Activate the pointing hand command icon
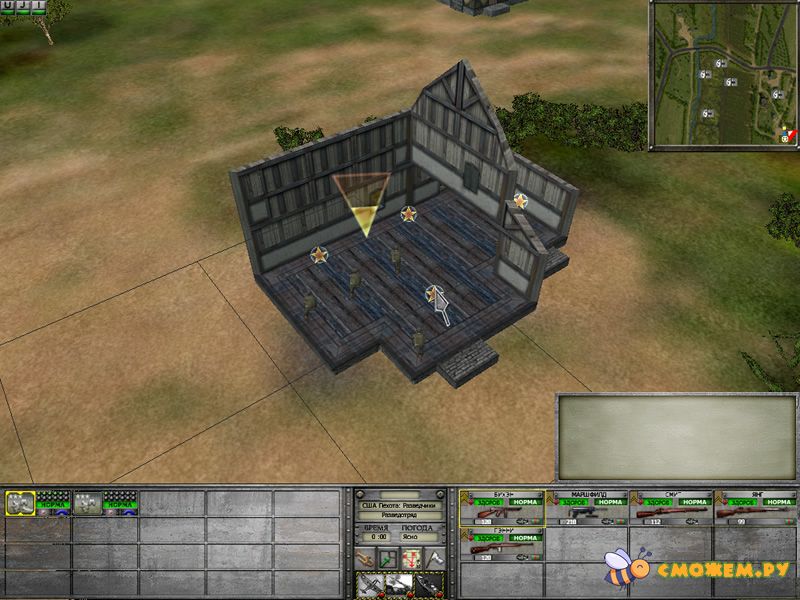800x600 pixels. pos(364,557)
